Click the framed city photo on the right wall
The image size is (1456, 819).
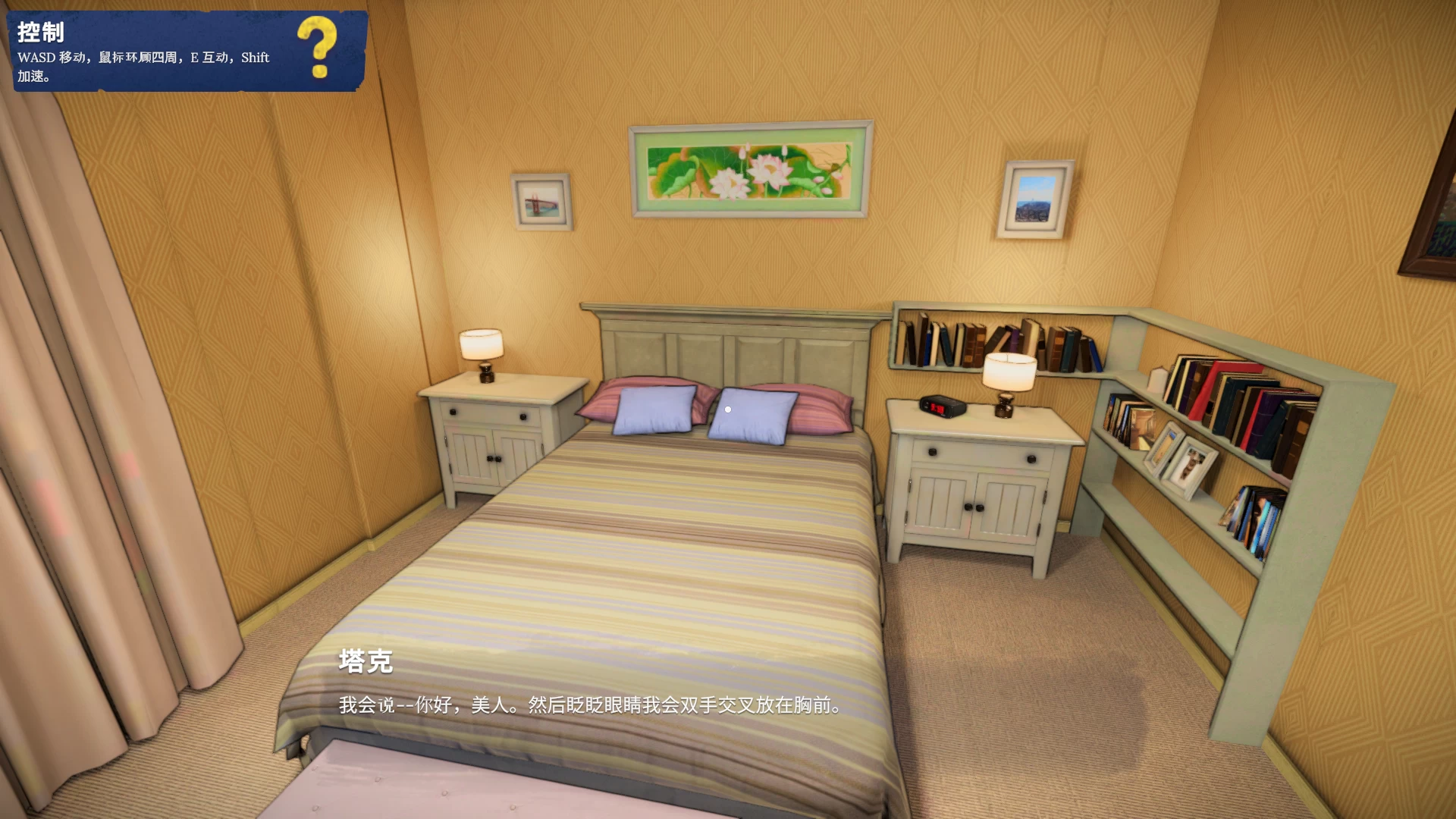[1037, 199]
